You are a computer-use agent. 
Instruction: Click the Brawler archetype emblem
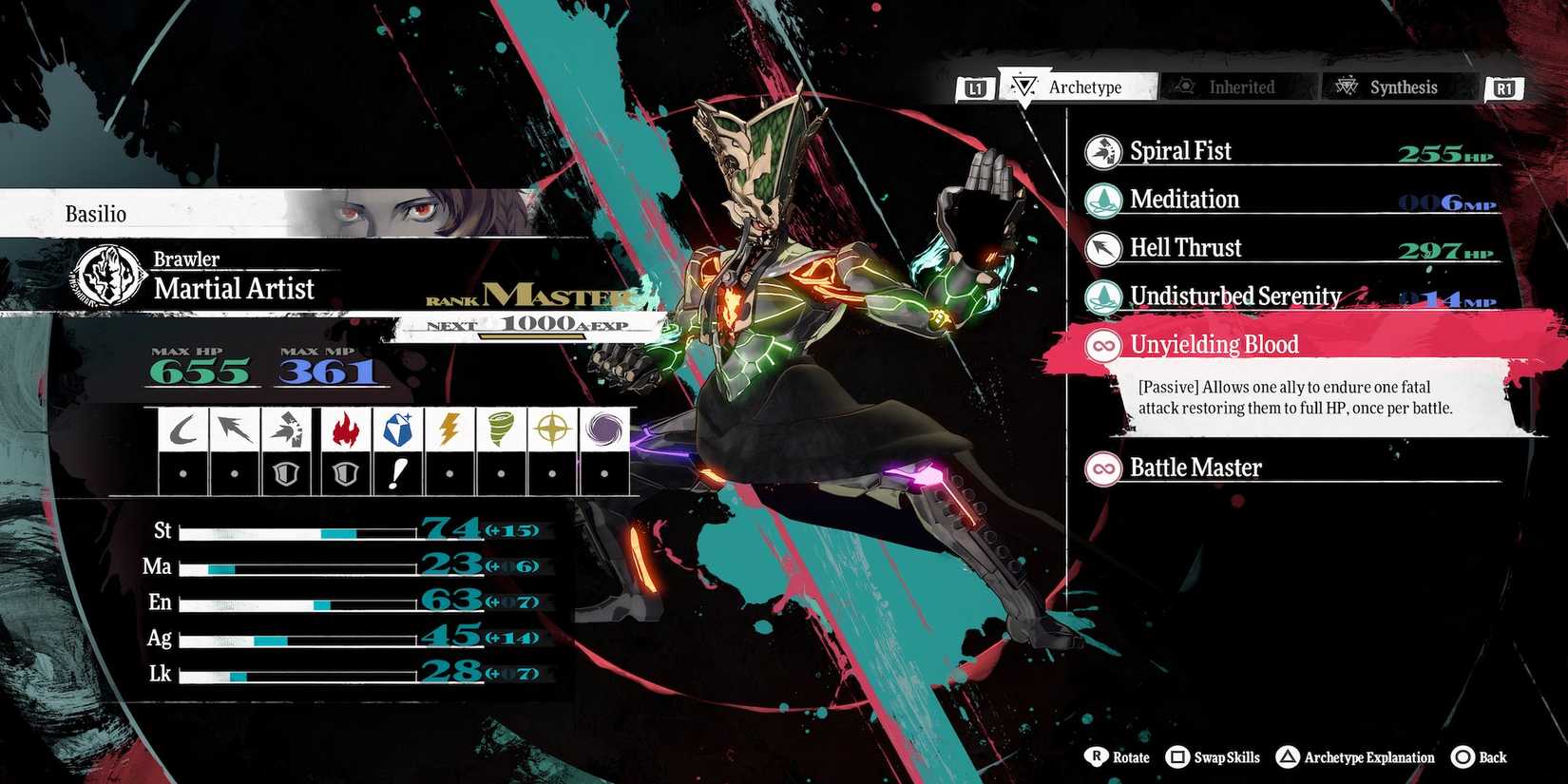107,274
